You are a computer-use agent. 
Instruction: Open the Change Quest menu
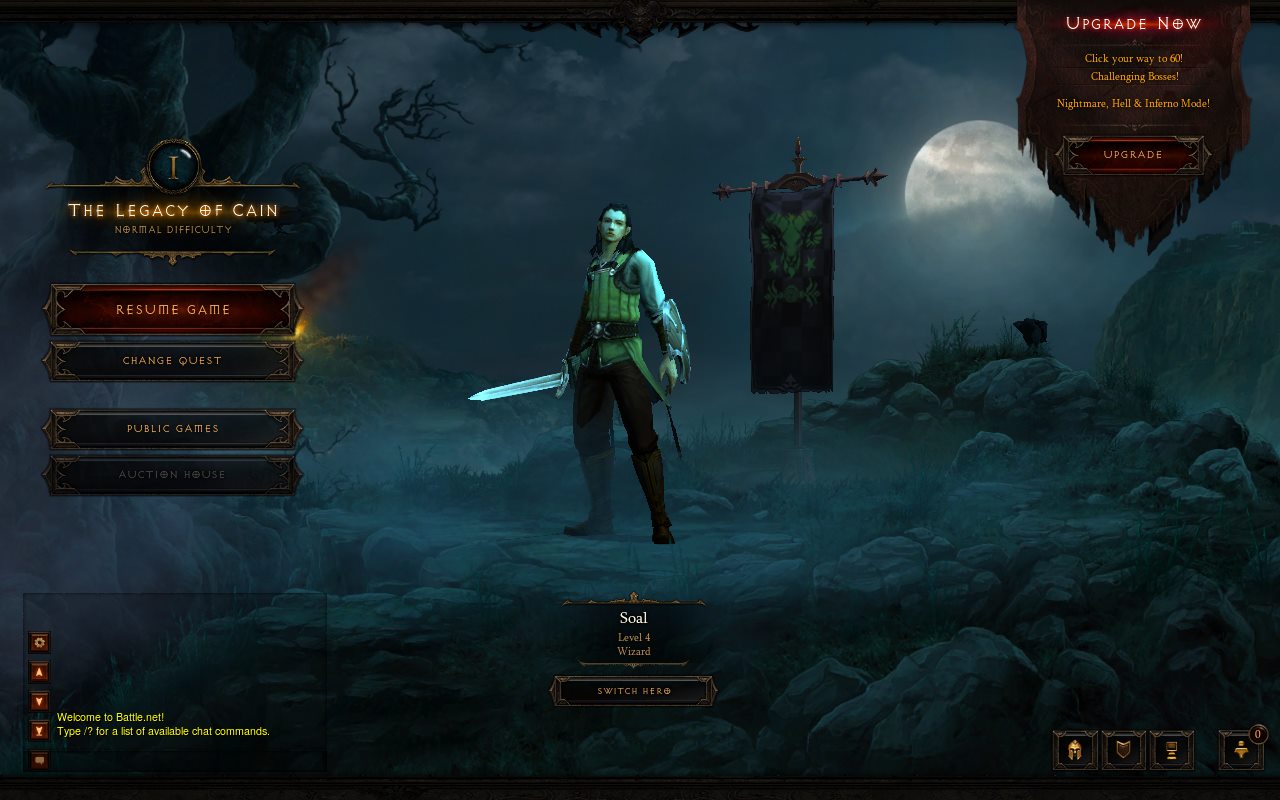(172, 361)
